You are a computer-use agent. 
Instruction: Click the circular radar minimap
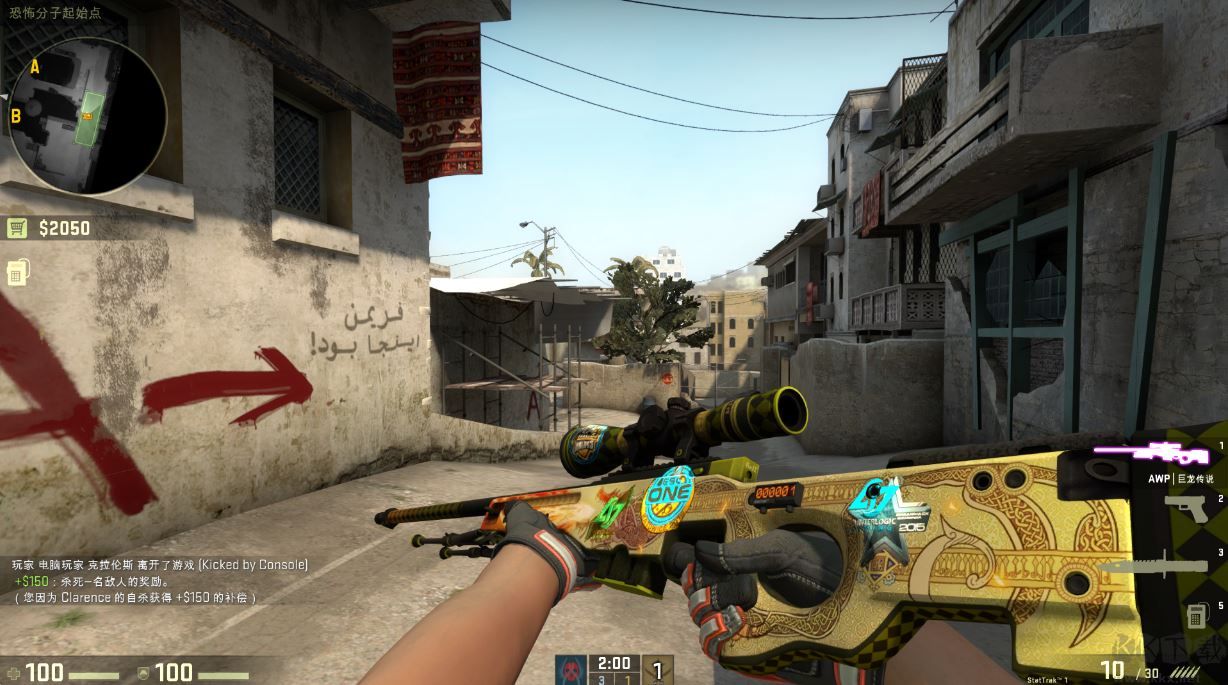pos(86,115)
